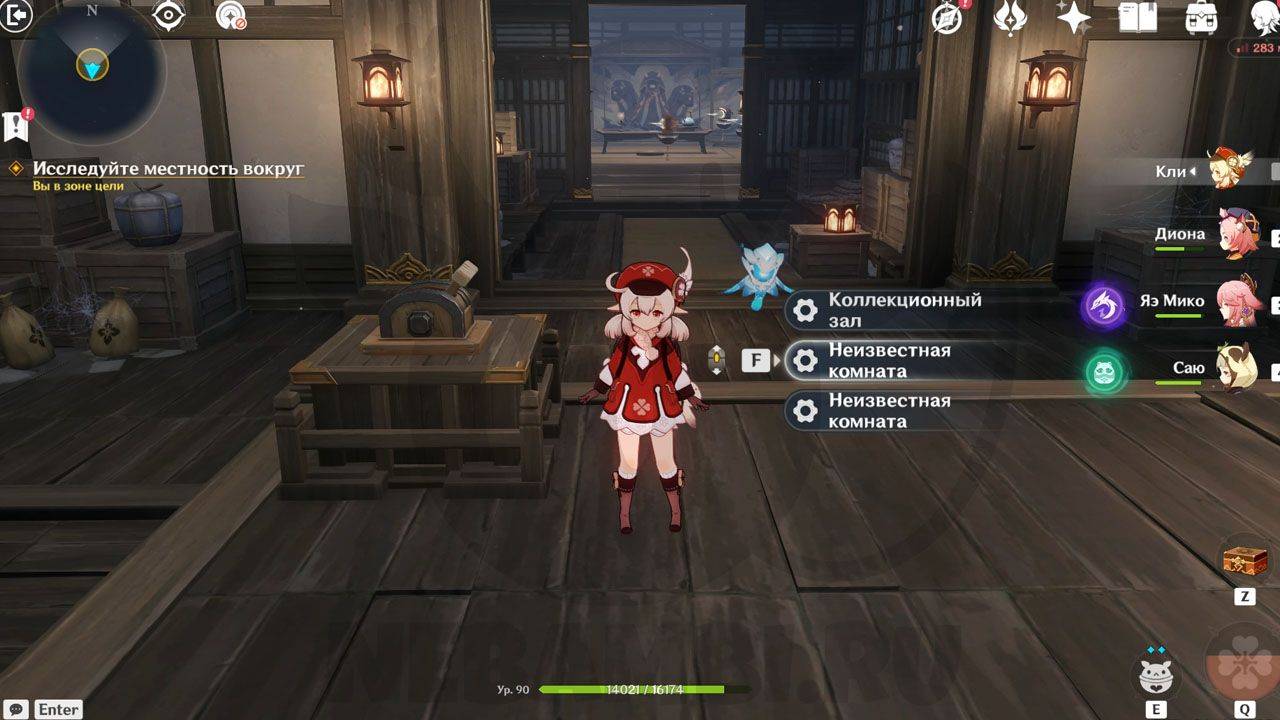The width and height of the screenshot is (1280, 720).
Task: Open the chat speech bubble icon
Action: click(15, 709)
